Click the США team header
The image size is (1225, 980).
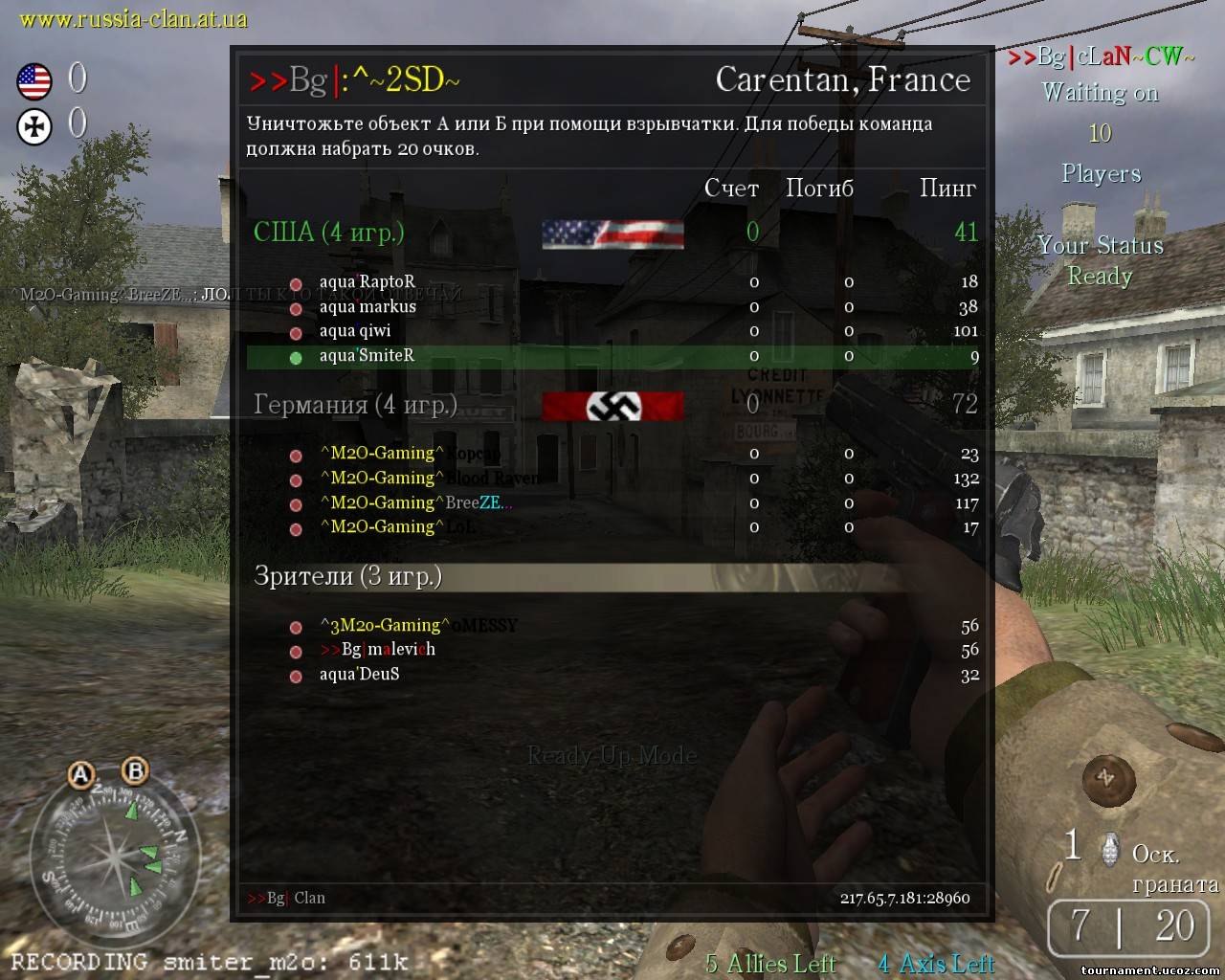point(328,233)
